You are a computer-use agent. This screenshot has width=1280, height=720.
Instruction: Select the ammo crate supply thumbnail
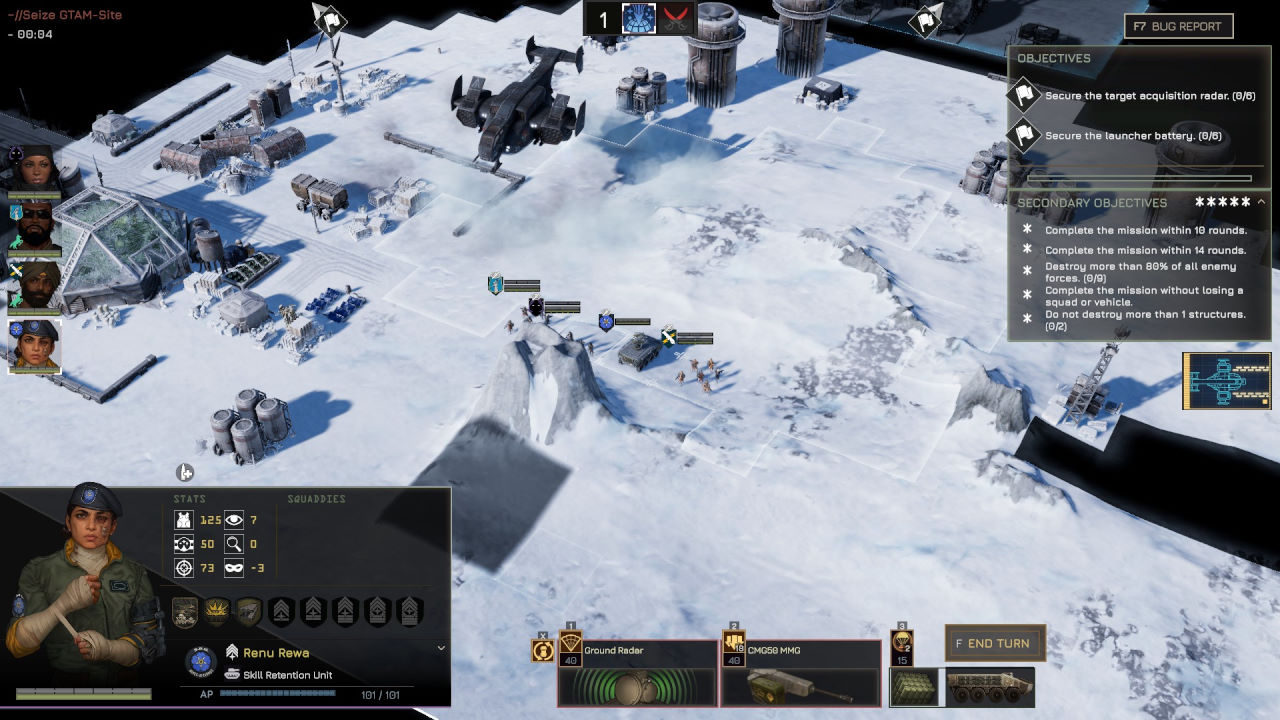click(x=914, y=688)
